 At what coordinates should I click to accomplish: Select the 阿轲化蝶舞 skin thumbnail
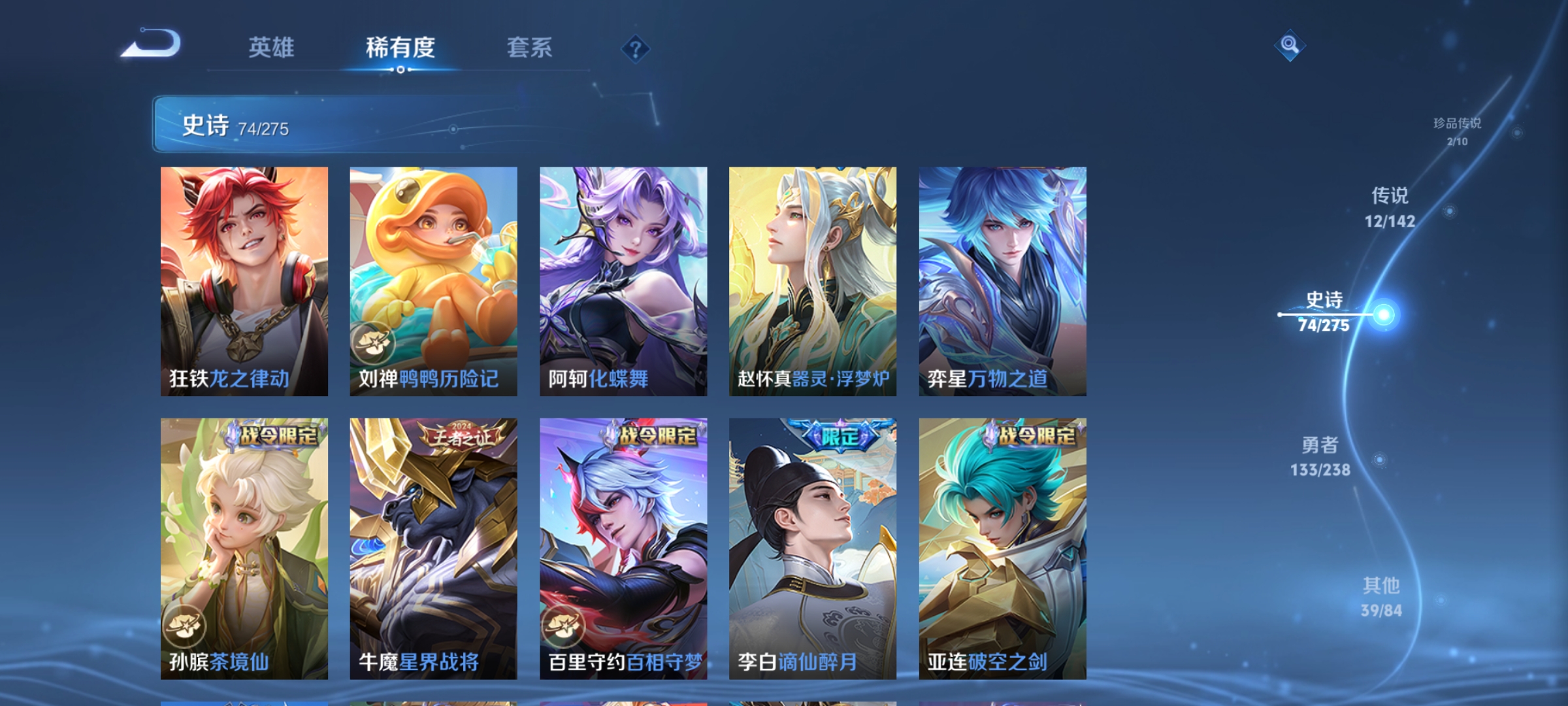coord(624,281)
